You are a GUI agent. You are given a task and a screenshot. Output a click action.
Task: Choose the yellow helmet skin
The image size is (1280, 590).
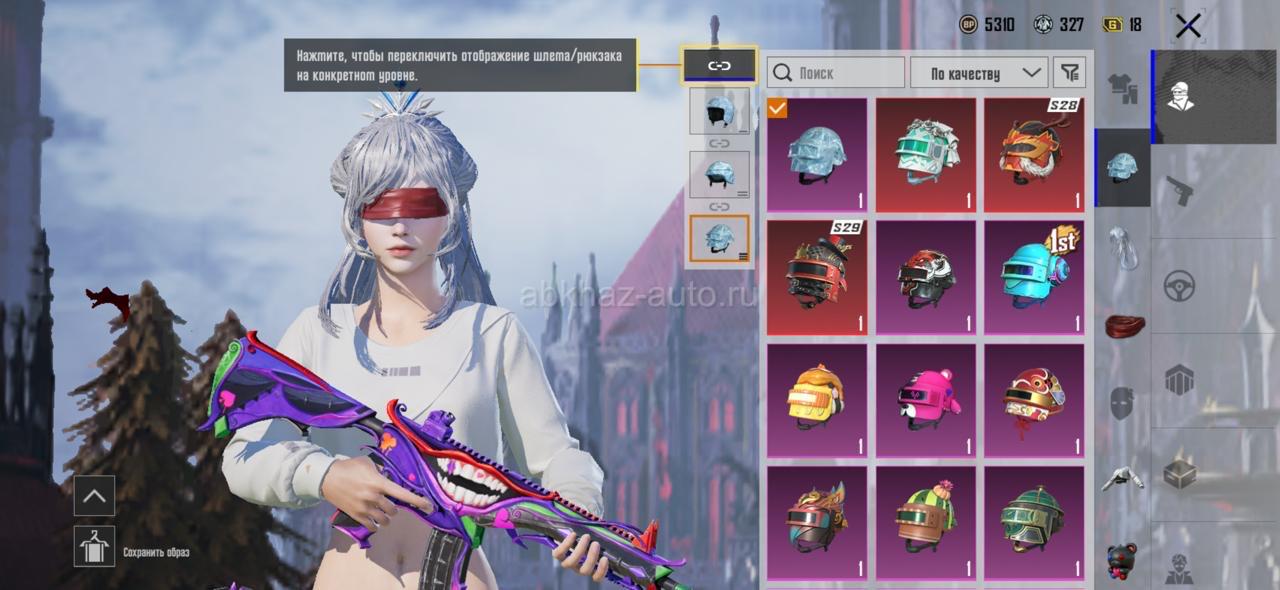(817, 401)
